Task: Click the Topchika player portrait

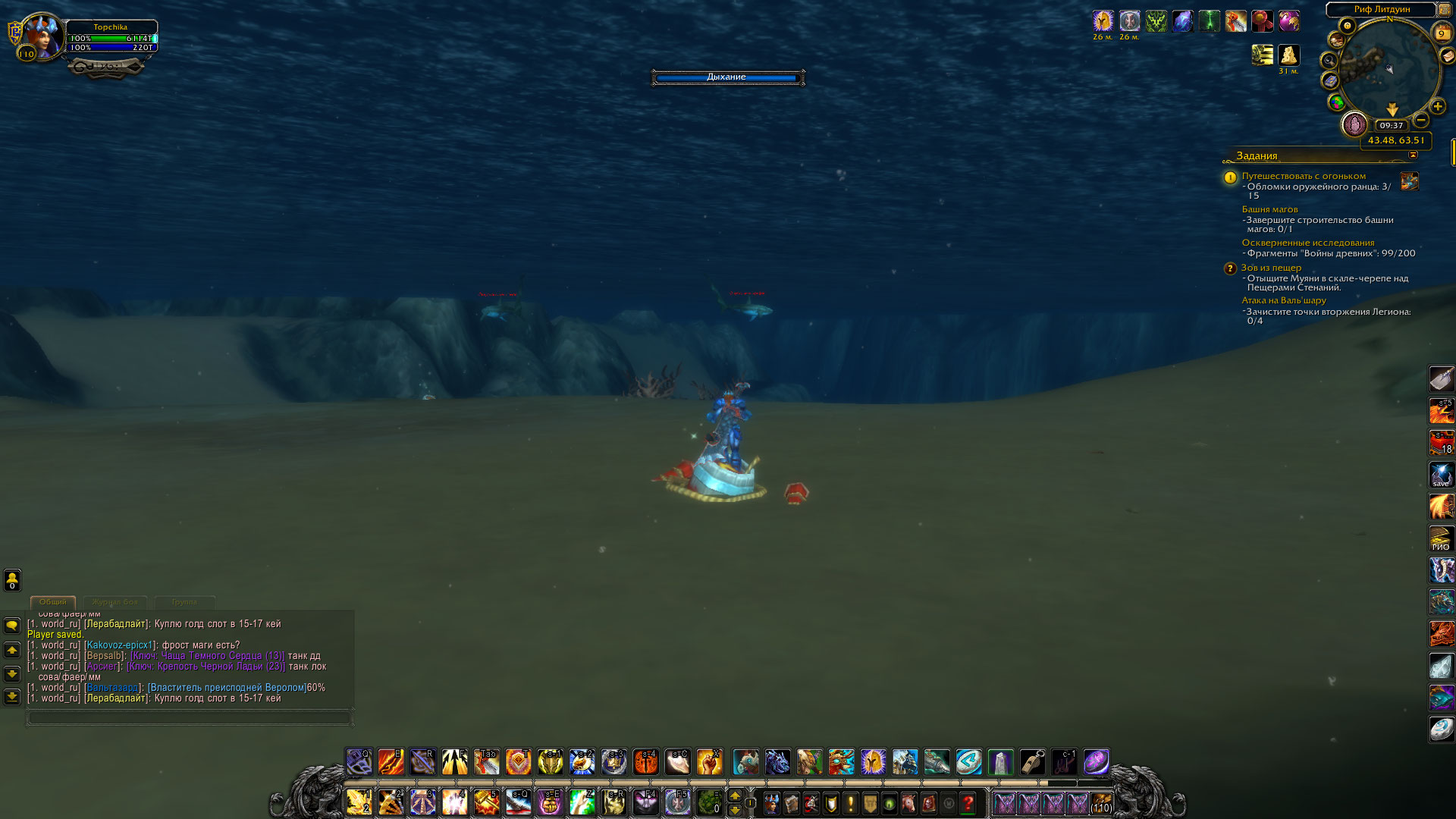Action: pos(42,36)
